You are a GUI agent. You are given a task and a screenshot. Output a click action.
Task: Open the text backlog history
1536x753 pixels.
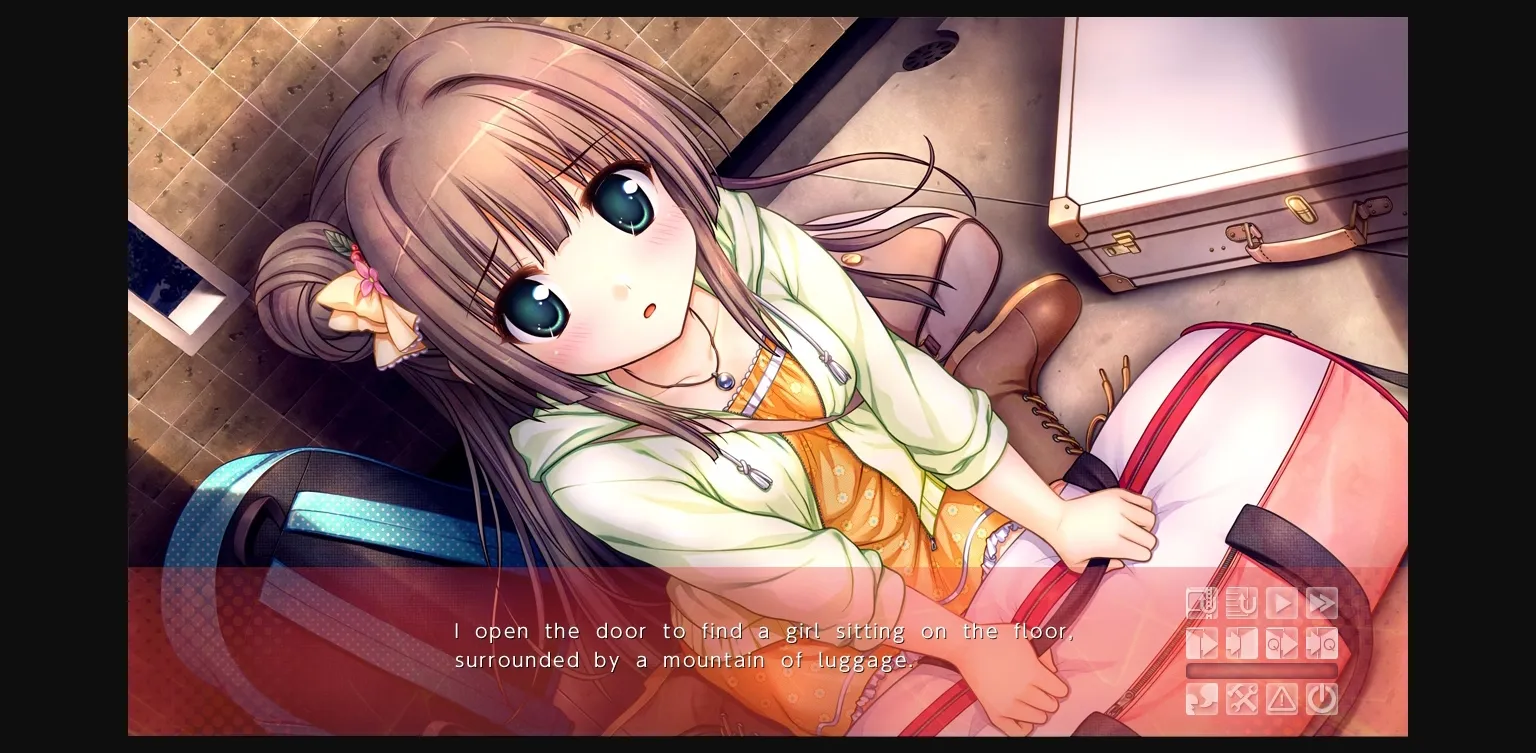pyautogui.click(x=1241, y=603)
